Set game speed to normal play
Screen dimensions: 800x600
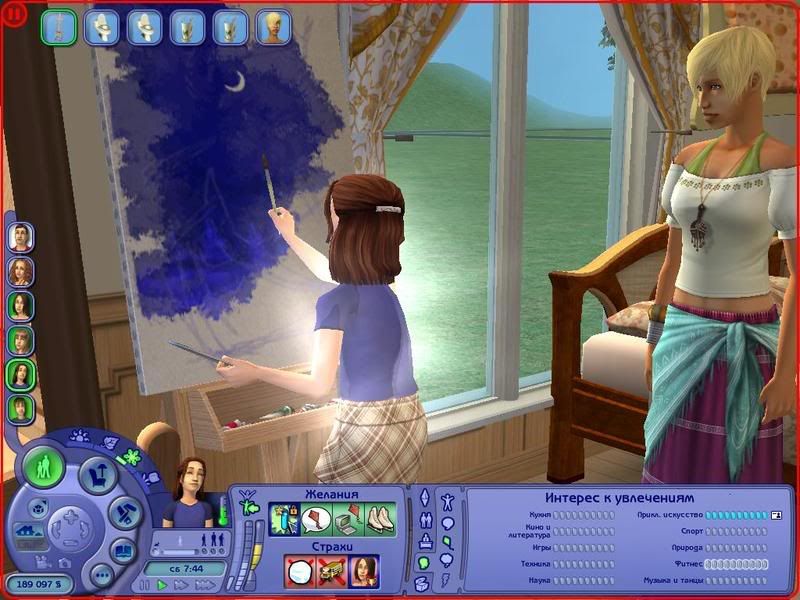(x=163, y=584)
